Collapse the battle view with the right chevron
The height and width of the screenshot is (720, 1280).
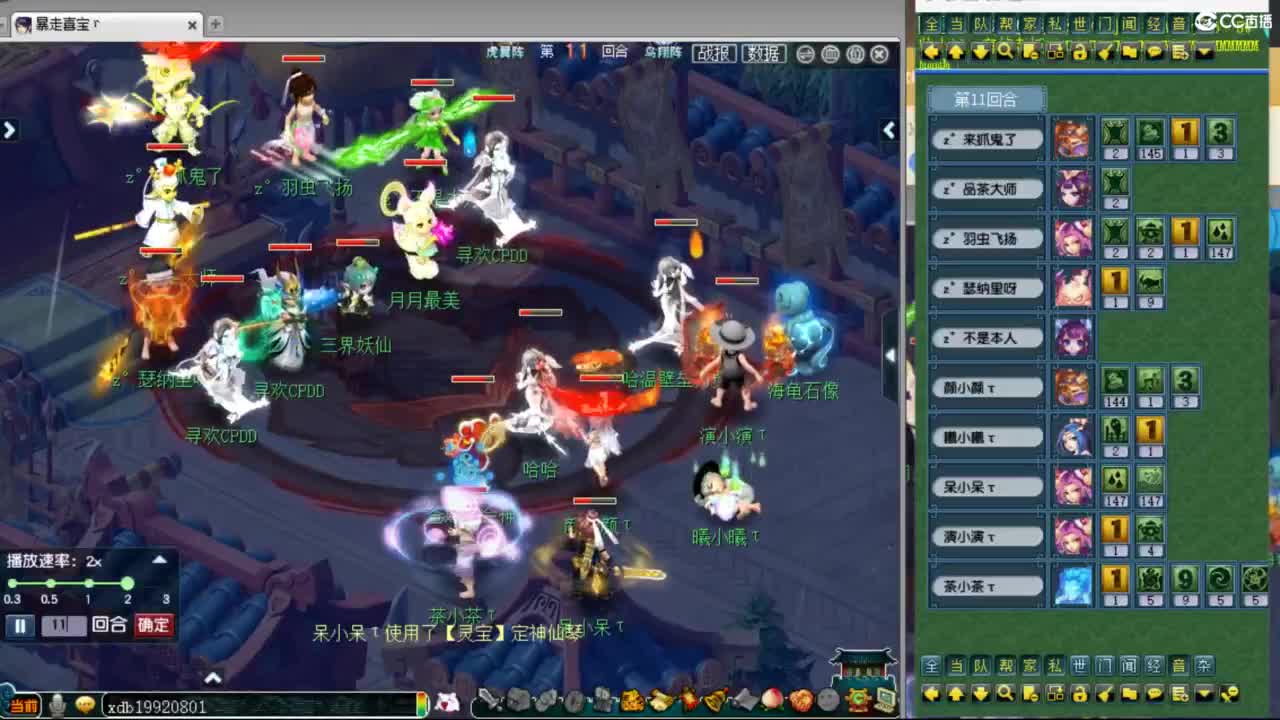(x=889, y=130)
